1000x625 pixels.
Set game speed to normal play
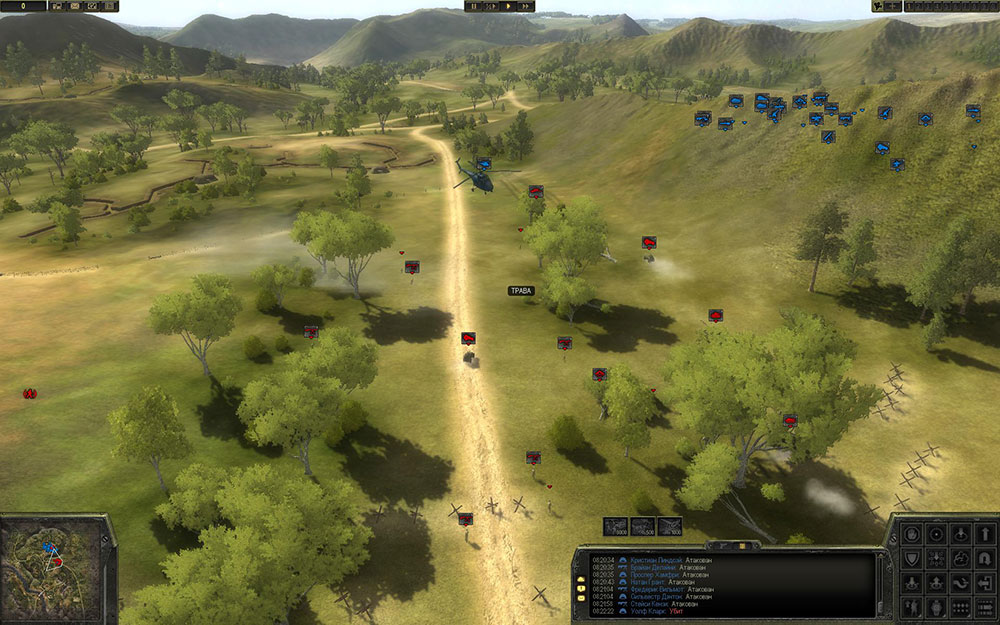[x=507, y=6]
